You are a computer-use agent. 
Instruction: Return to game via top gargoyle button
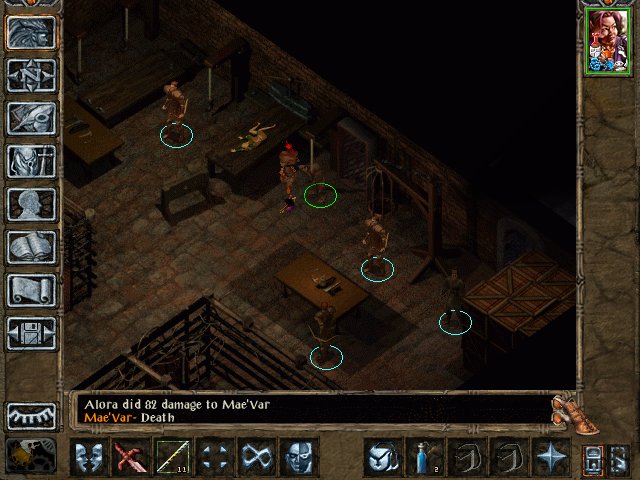coord(32,32)
